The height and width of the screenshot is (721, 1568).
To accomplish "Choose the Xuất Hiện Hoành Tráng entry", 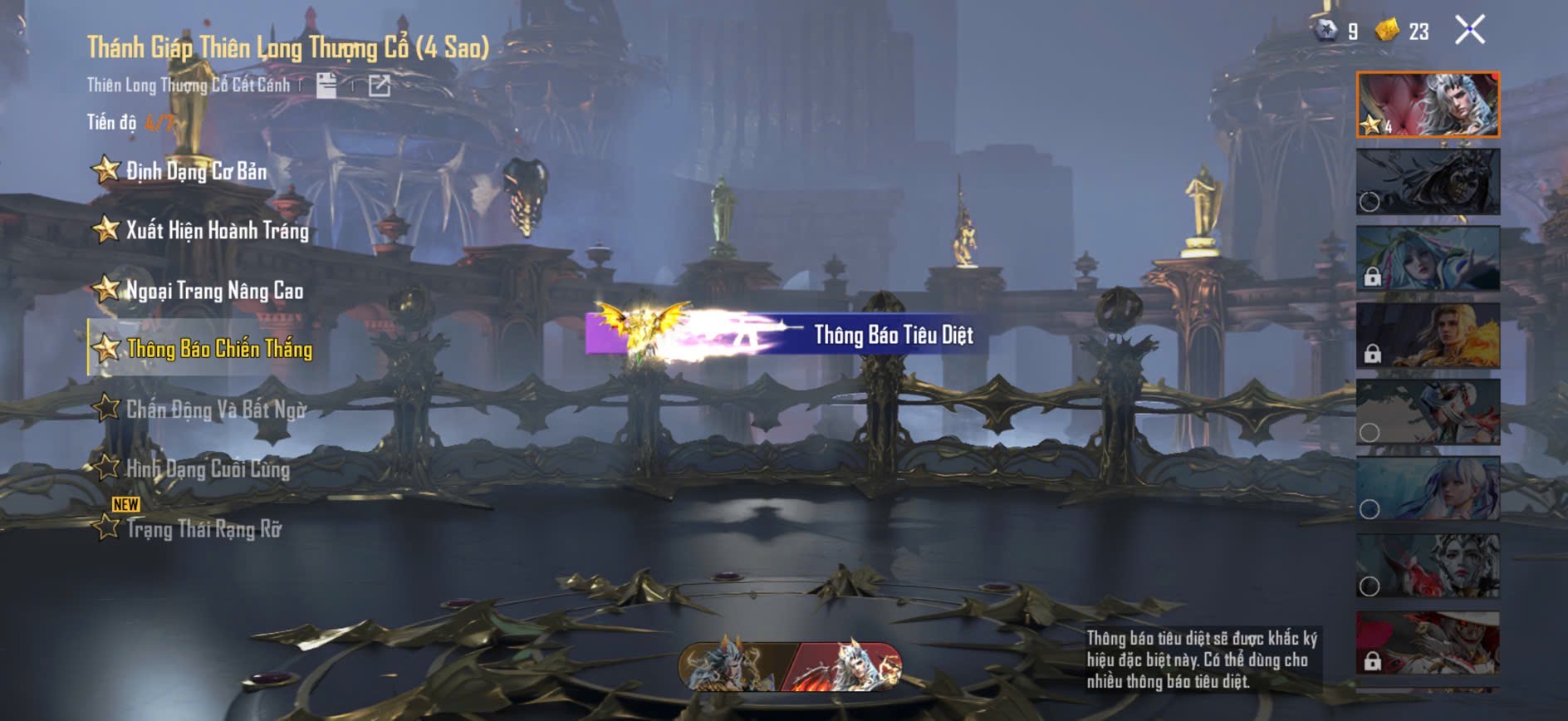I will 216,230.
